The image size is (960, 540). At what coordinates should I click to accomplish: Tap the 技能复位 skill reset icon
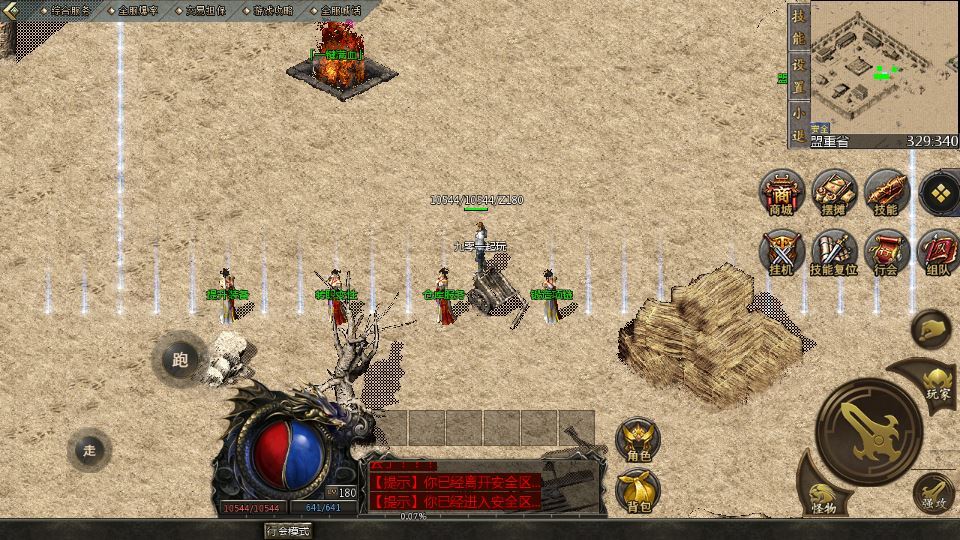833,251
